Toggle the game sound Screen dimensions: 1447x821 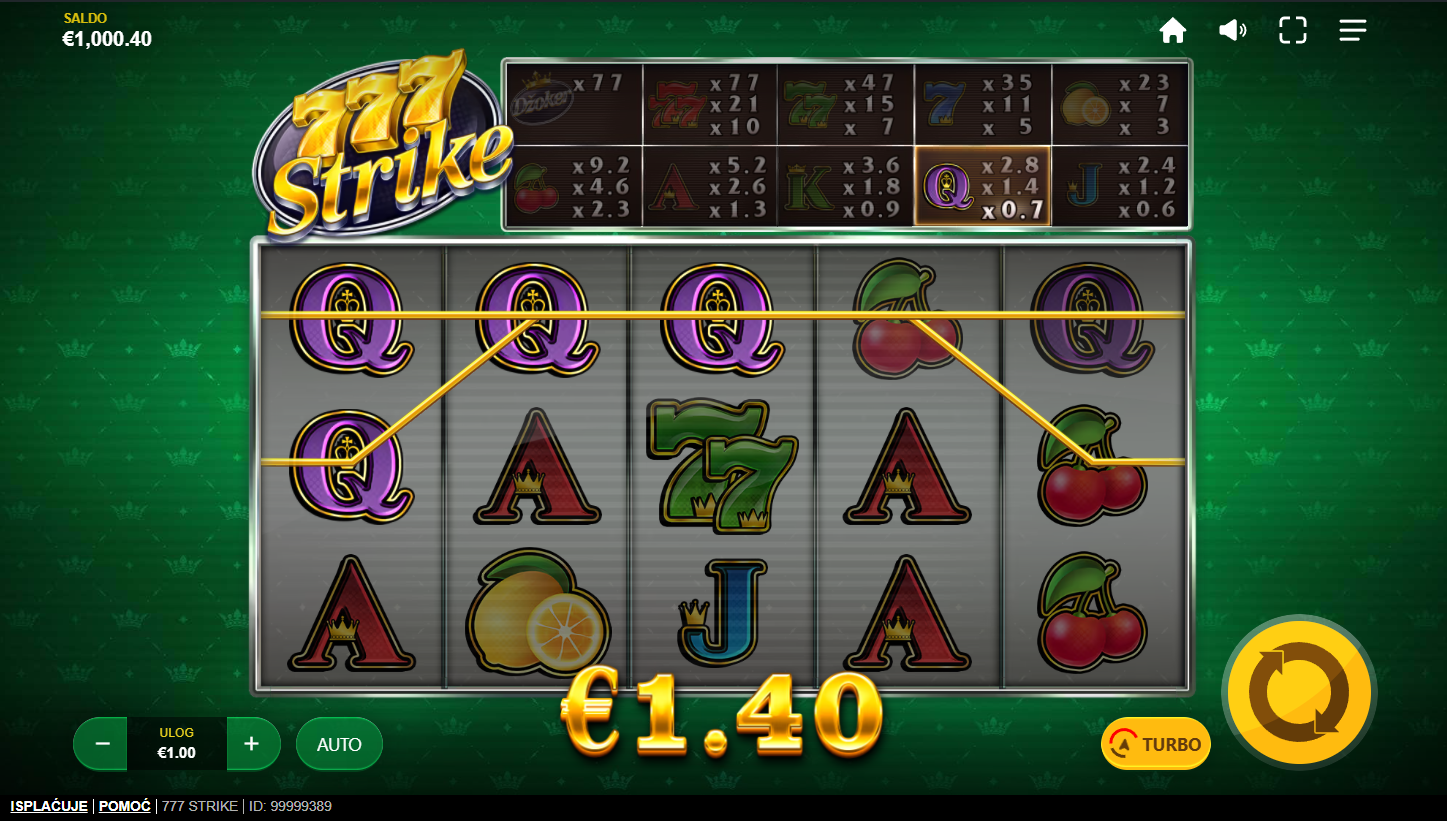[x=1232, y=31]
